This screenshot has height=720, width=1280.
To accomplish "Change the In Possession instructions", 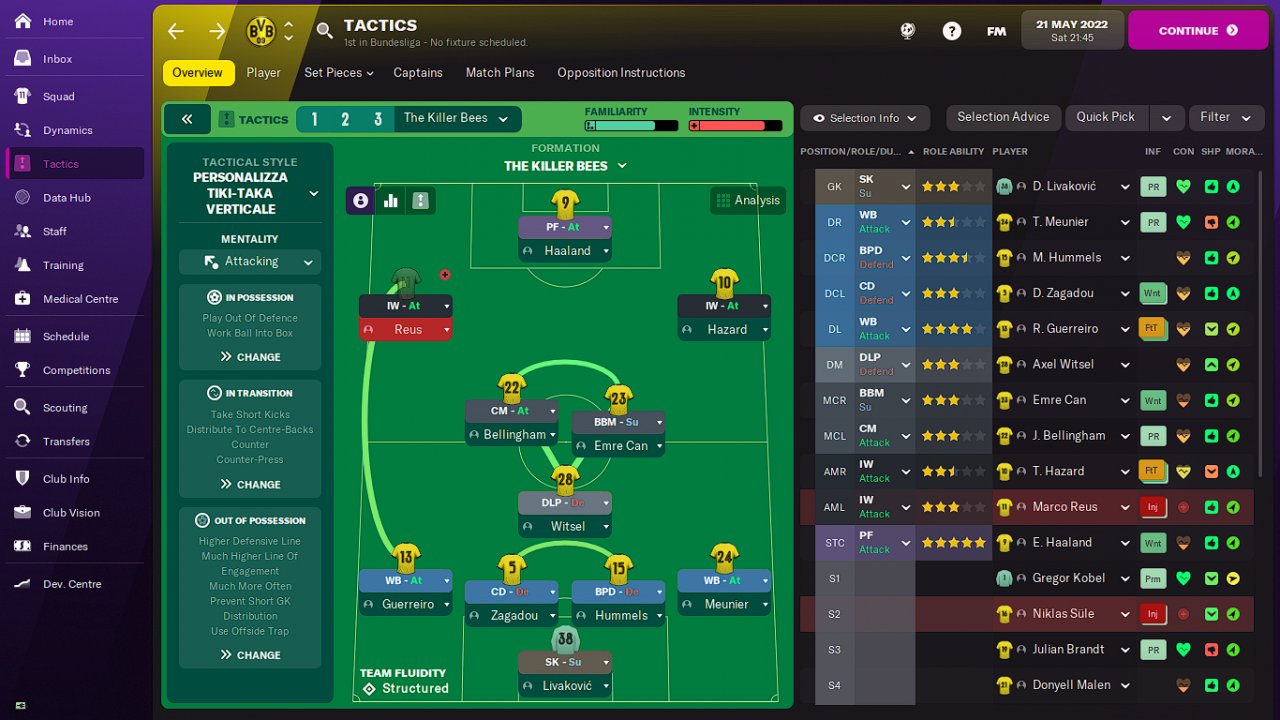I will pos(250,357).
